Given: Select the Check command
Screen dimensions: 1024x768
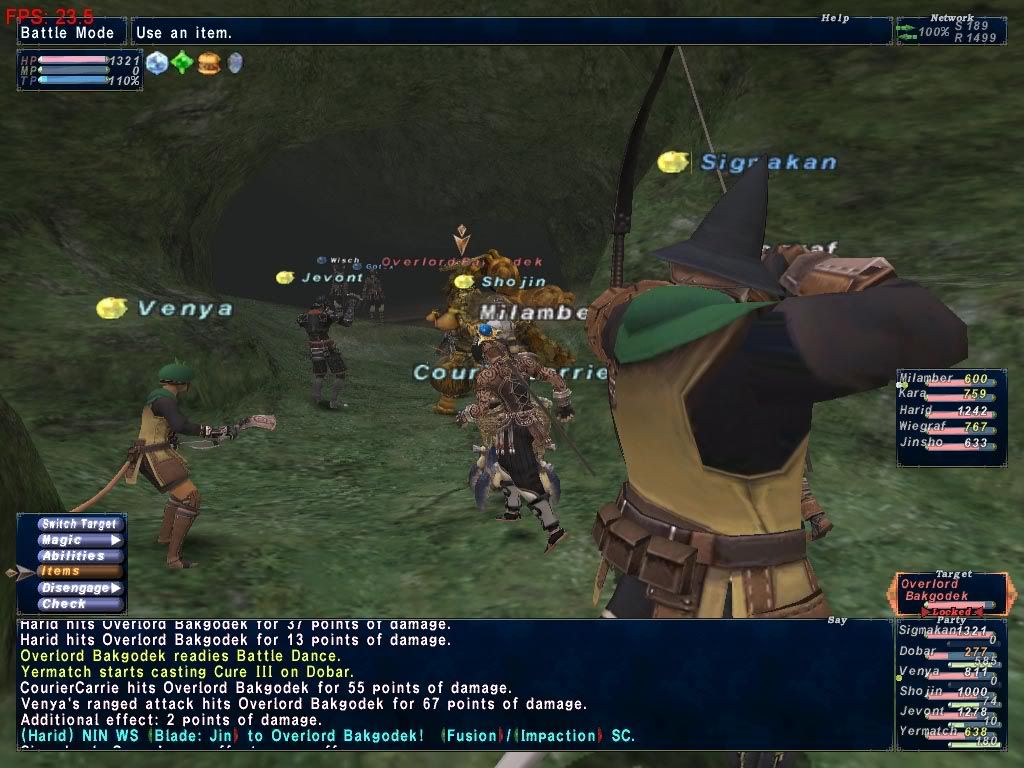Looking at the screenshot, I should click(x=80, y=604).
